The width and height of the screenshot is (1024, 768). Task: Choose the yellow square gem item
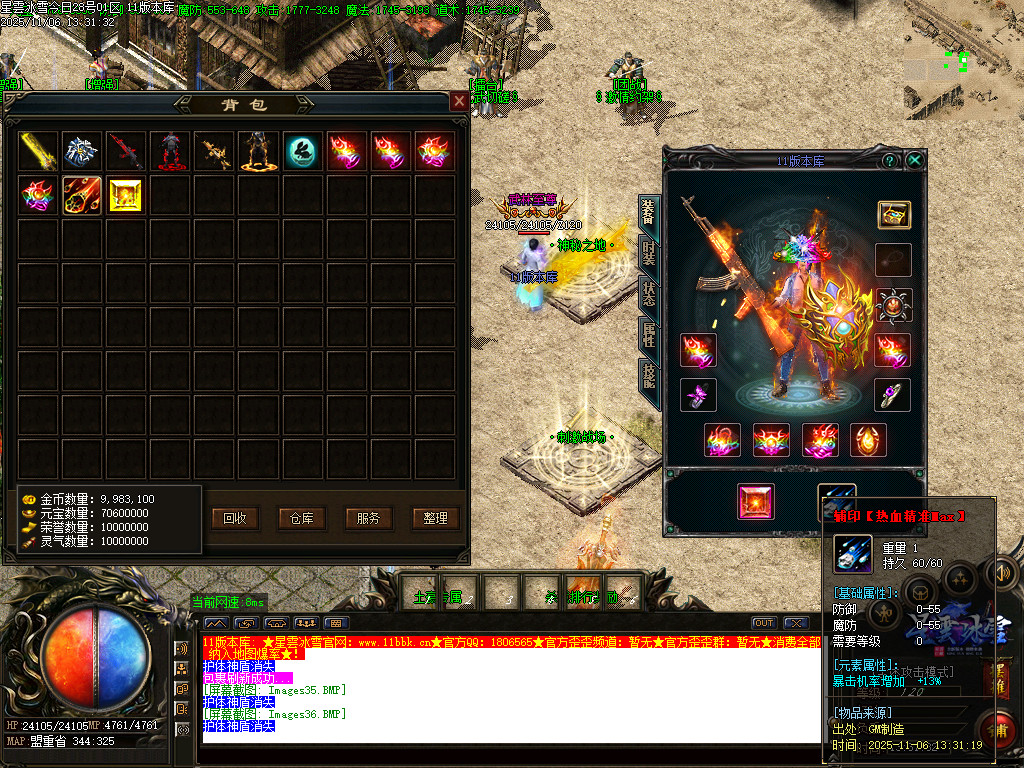(126, 196)
